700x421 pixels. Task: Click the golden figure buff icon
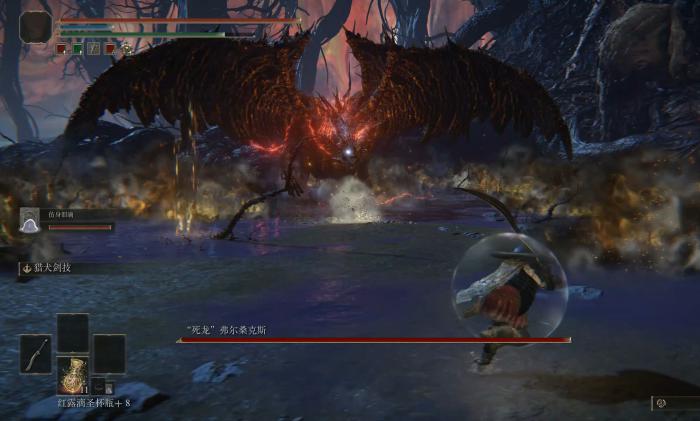coord(127,47)
